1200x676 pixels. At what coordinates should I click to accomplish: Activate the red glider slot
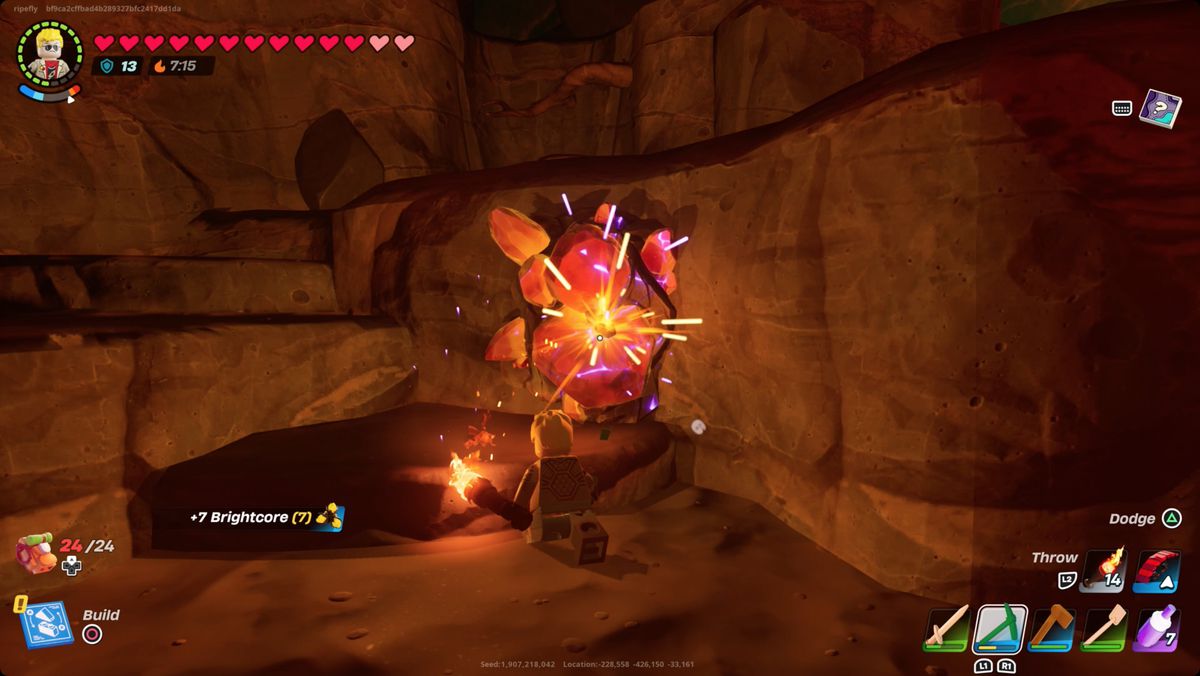click(1156, 571)
